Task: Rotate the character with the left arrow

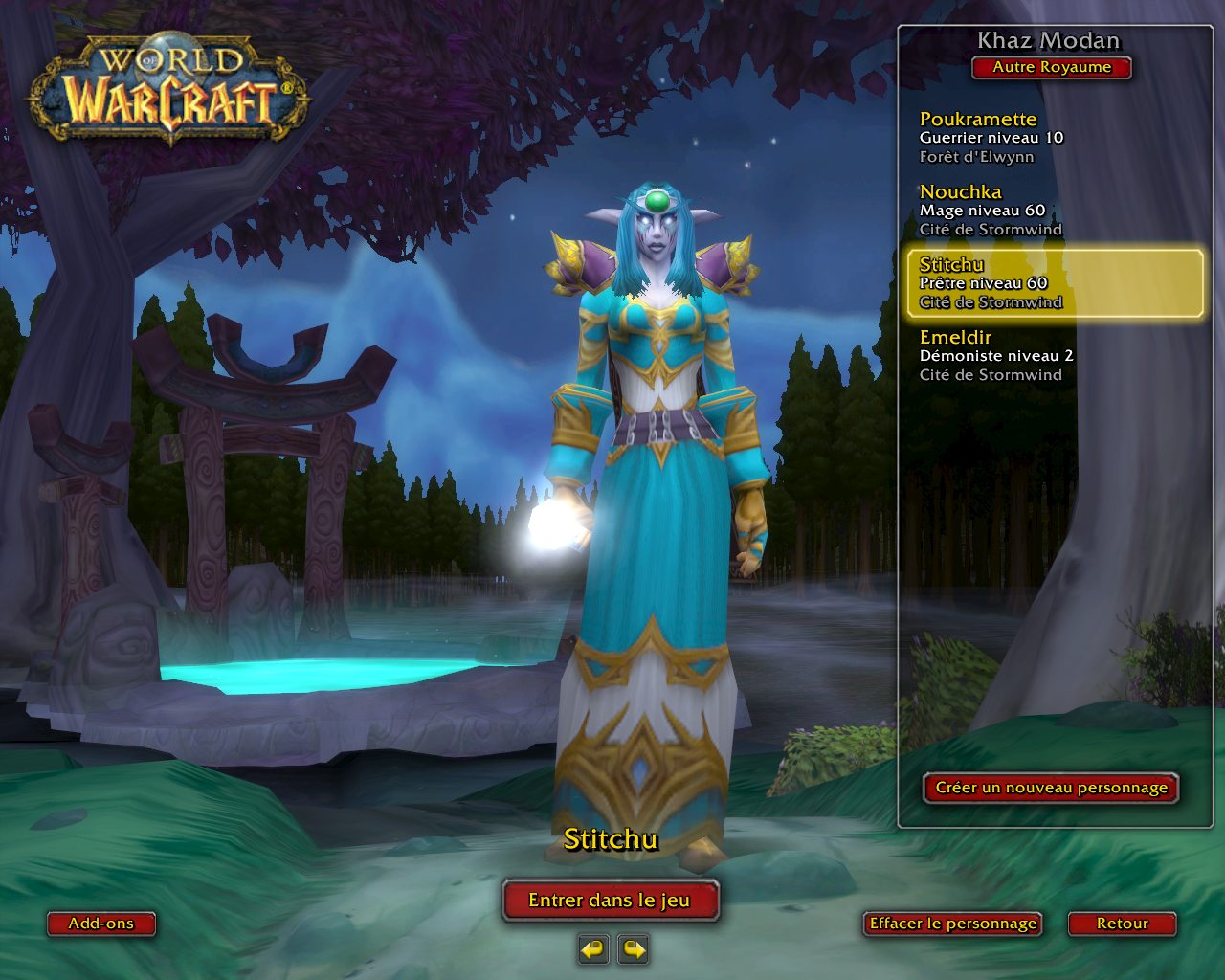Action: (x=593, y=949)
